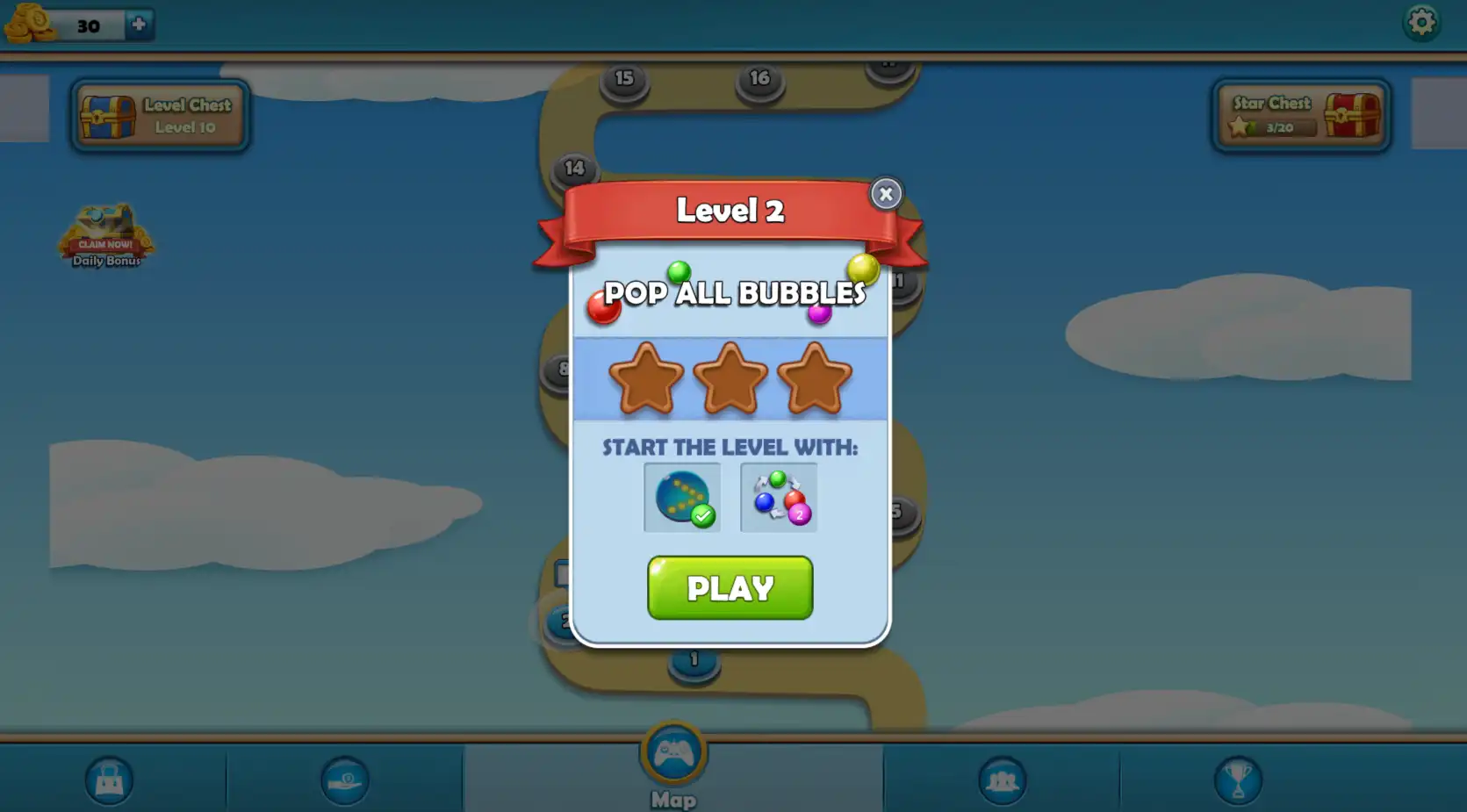This screenshot has height=812, width=1467.
Task: Click the Level 2 banner
Action: pos(730,211)
